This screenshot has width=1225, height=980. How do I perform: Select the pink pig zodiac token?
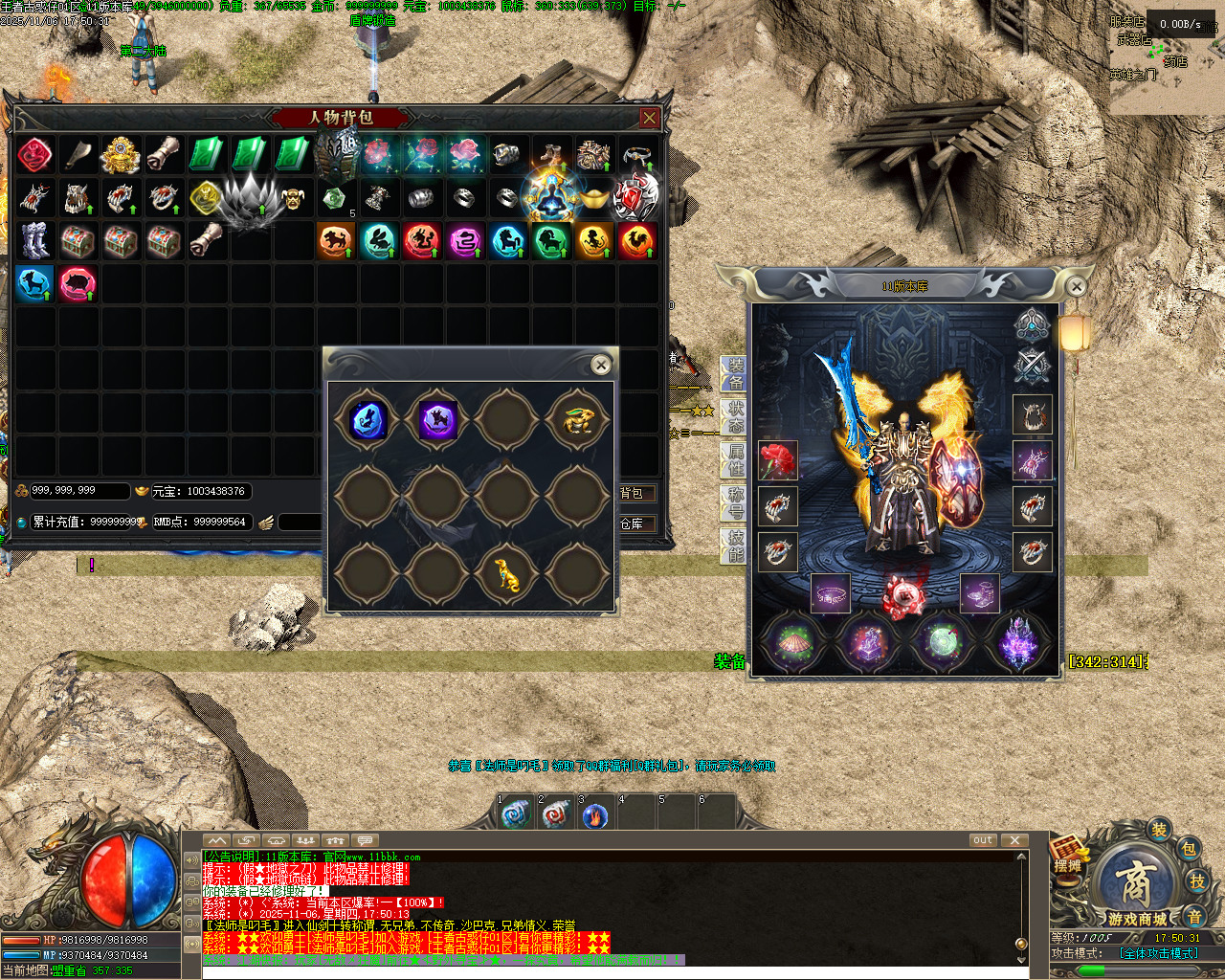coord(78,283)
